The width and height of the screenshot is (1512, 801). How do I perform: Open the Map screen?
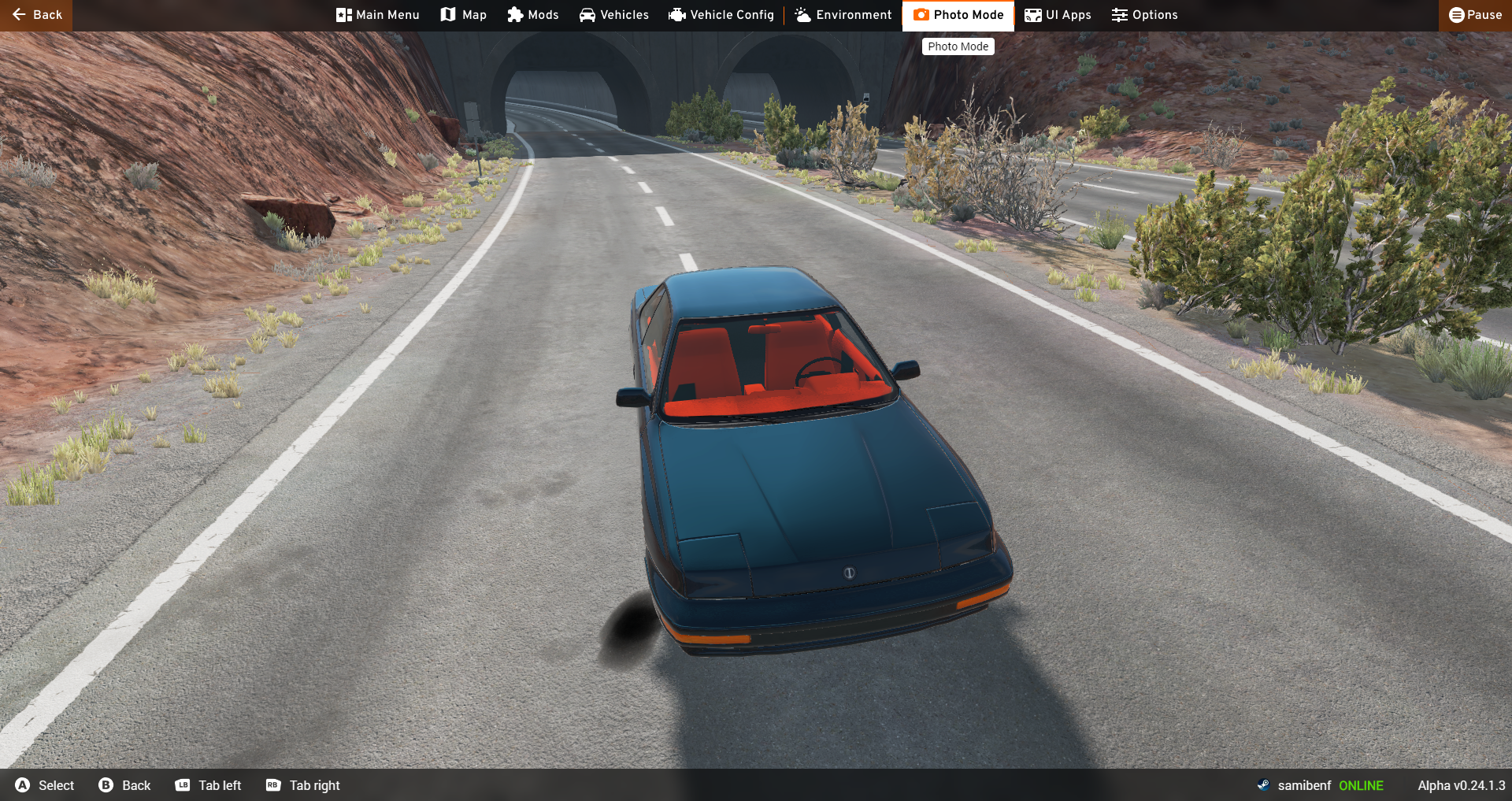pos(464,15)
